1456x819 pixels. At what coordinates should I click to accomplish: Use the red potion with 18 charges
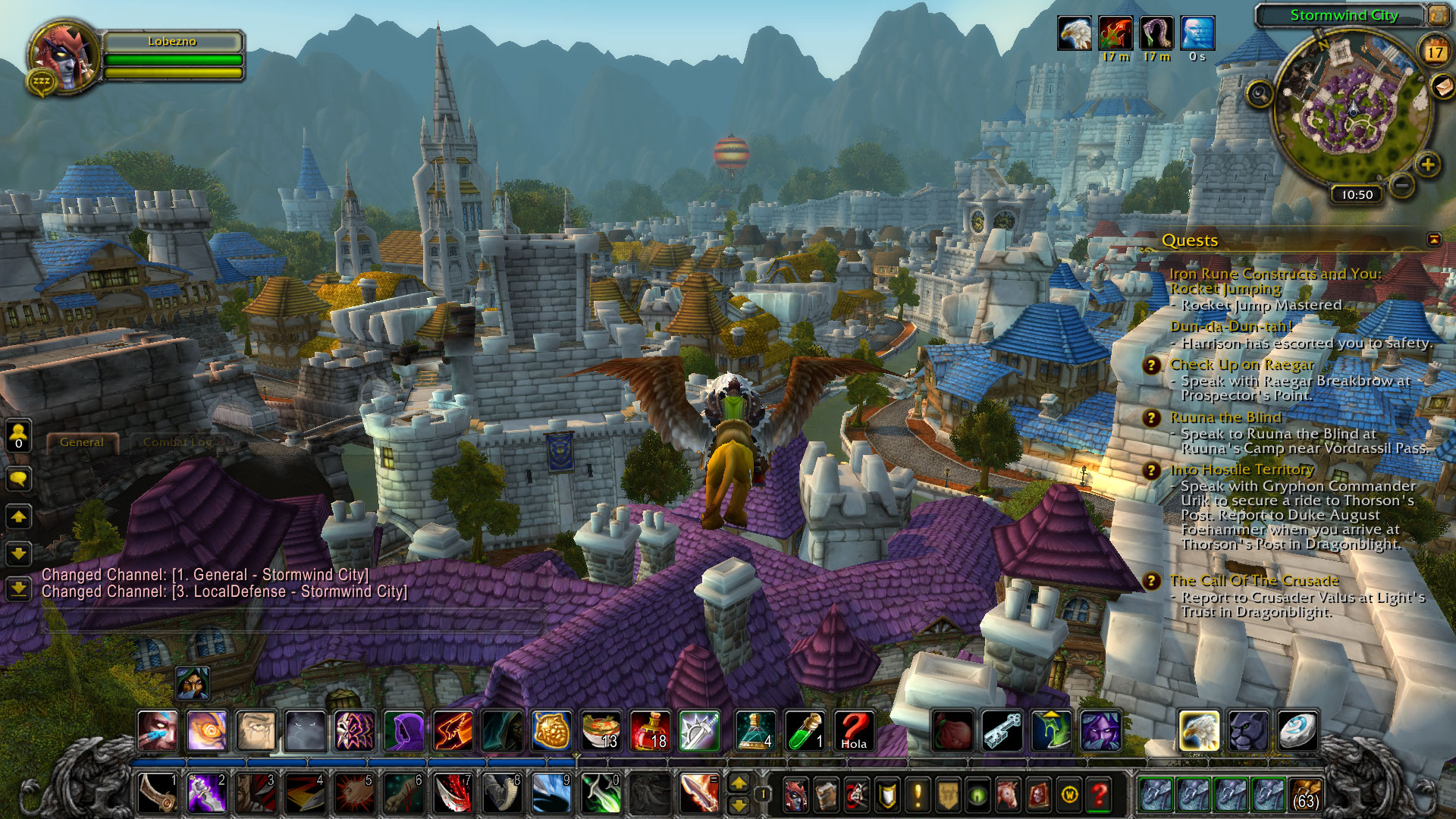[650, 731]
